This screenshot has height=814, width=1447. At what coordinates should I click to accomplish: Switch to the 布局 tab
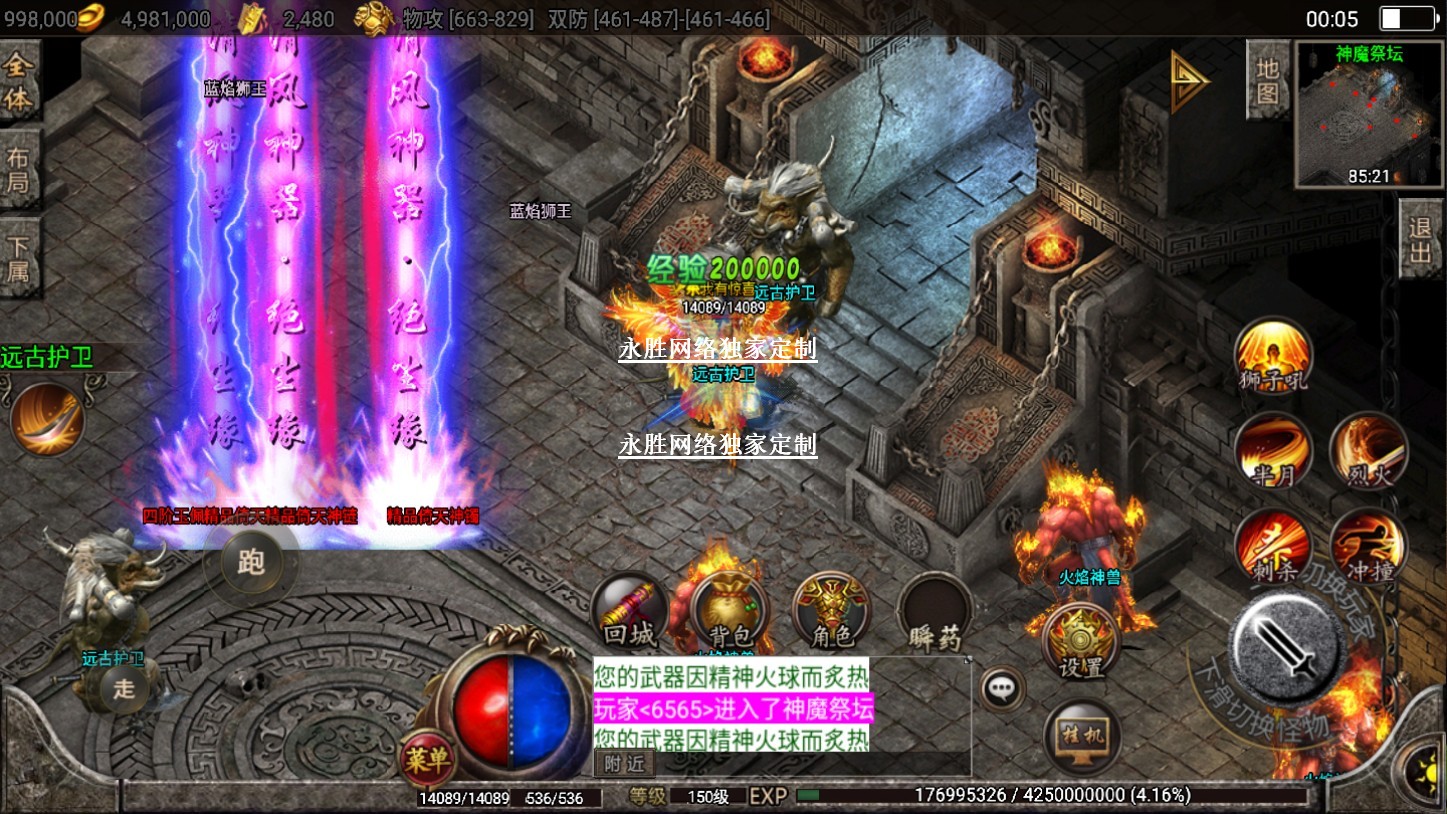pyautogui.click(x=18, y=170)
